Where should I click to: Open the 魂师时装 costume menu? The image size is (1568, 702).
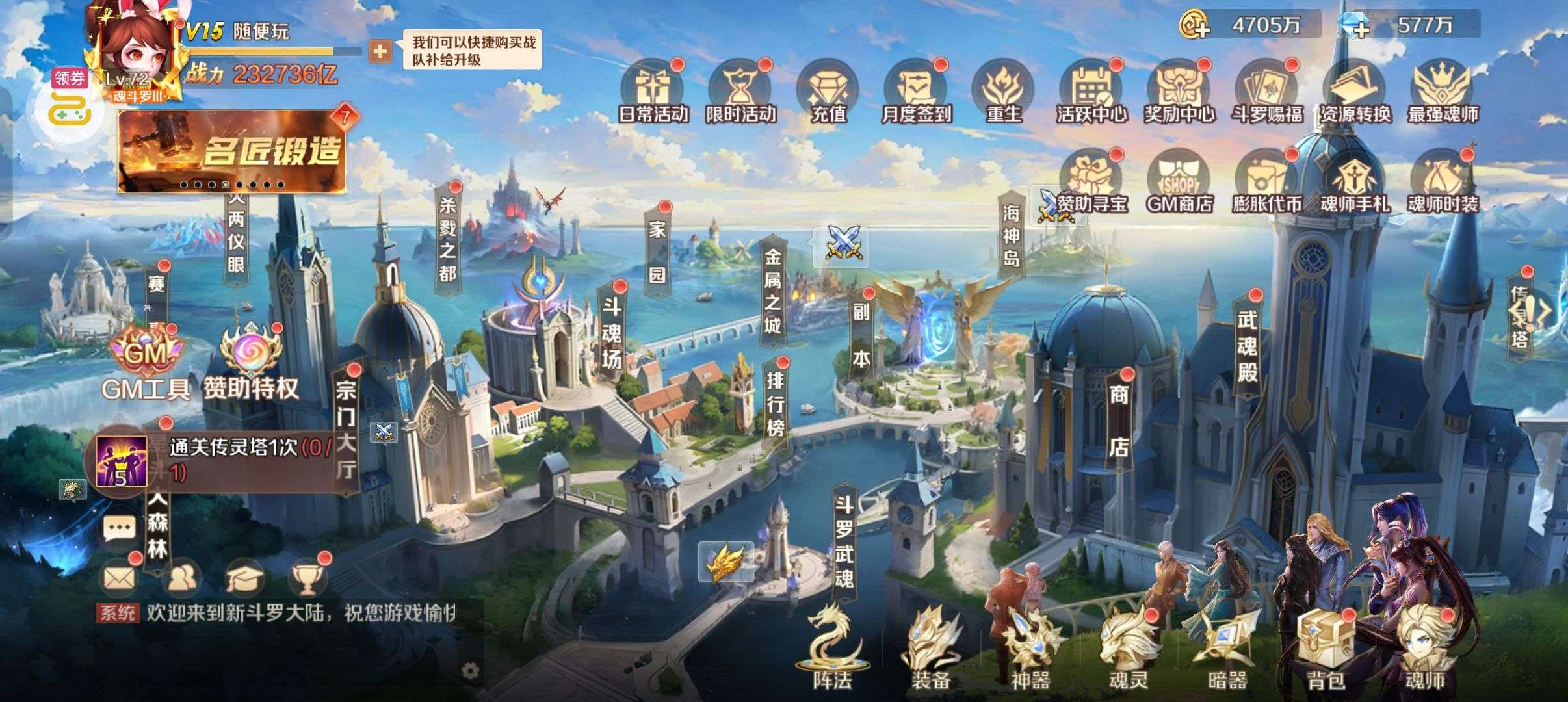[x=1443, y=183]
